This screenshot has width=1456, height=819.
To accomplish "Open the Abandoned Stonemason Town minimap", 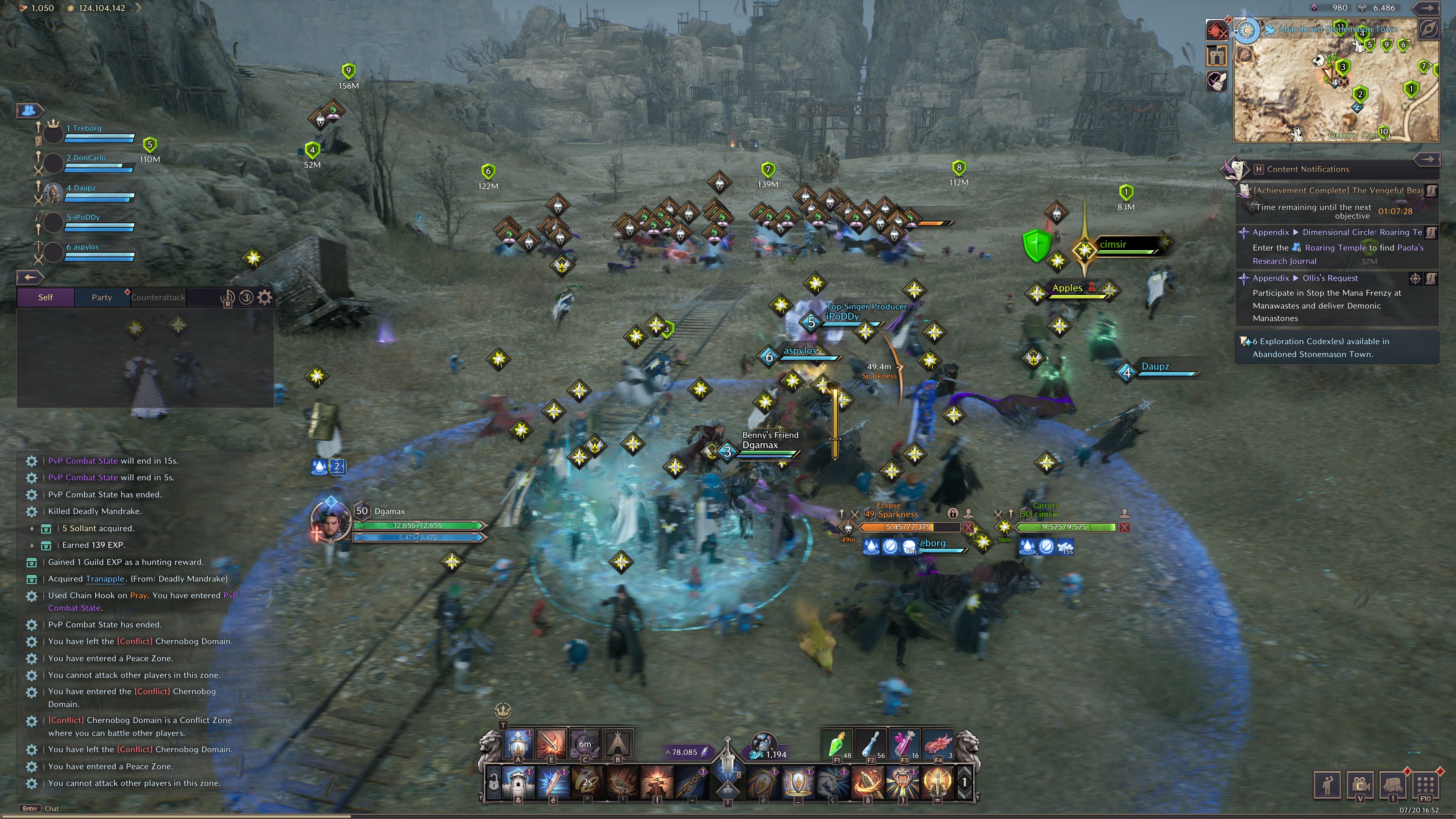I will pyautogui.click(x=1337, y=82).
